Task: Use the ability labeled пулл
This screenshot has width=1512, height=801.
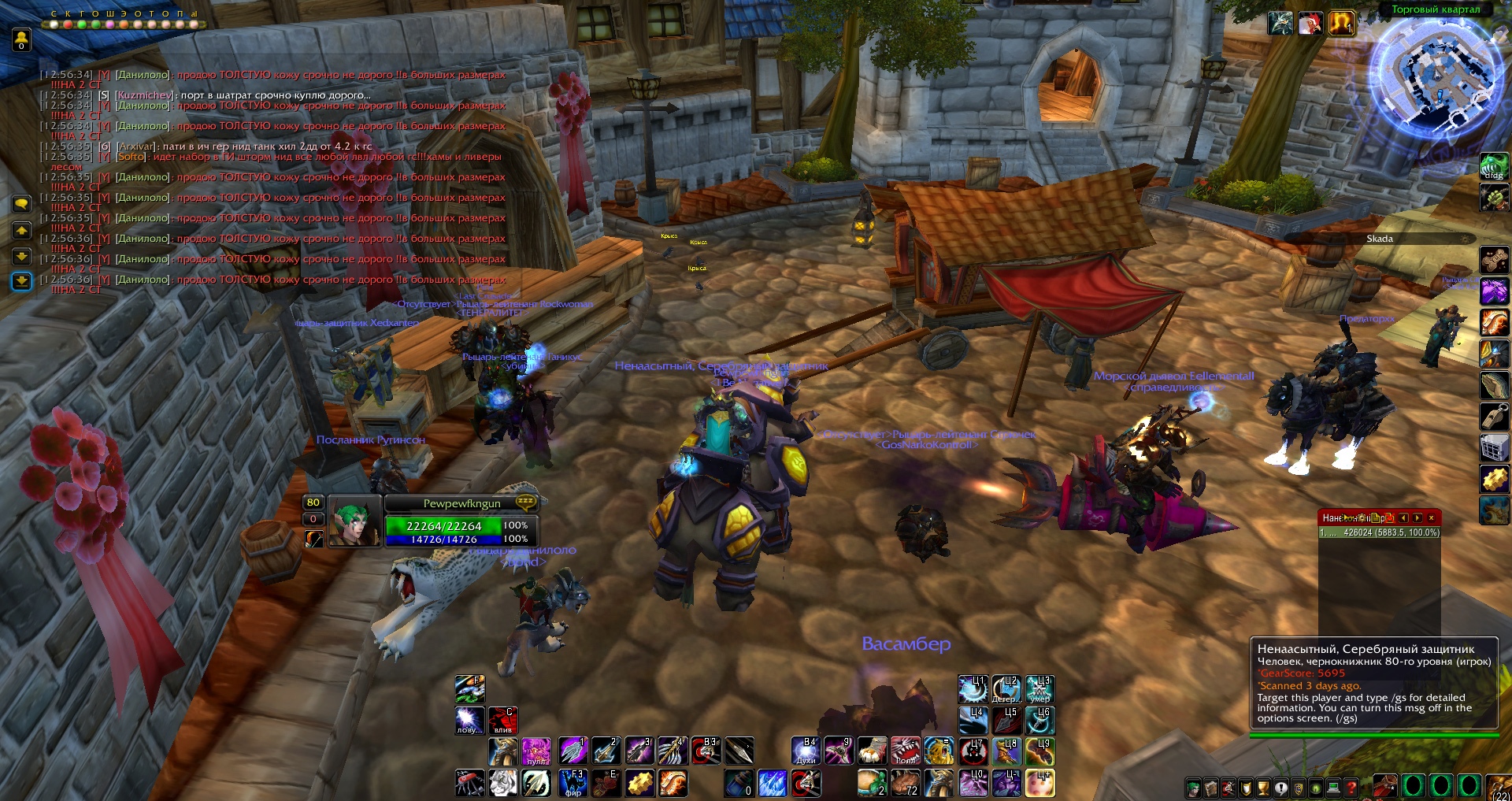Action: point(536,751)
